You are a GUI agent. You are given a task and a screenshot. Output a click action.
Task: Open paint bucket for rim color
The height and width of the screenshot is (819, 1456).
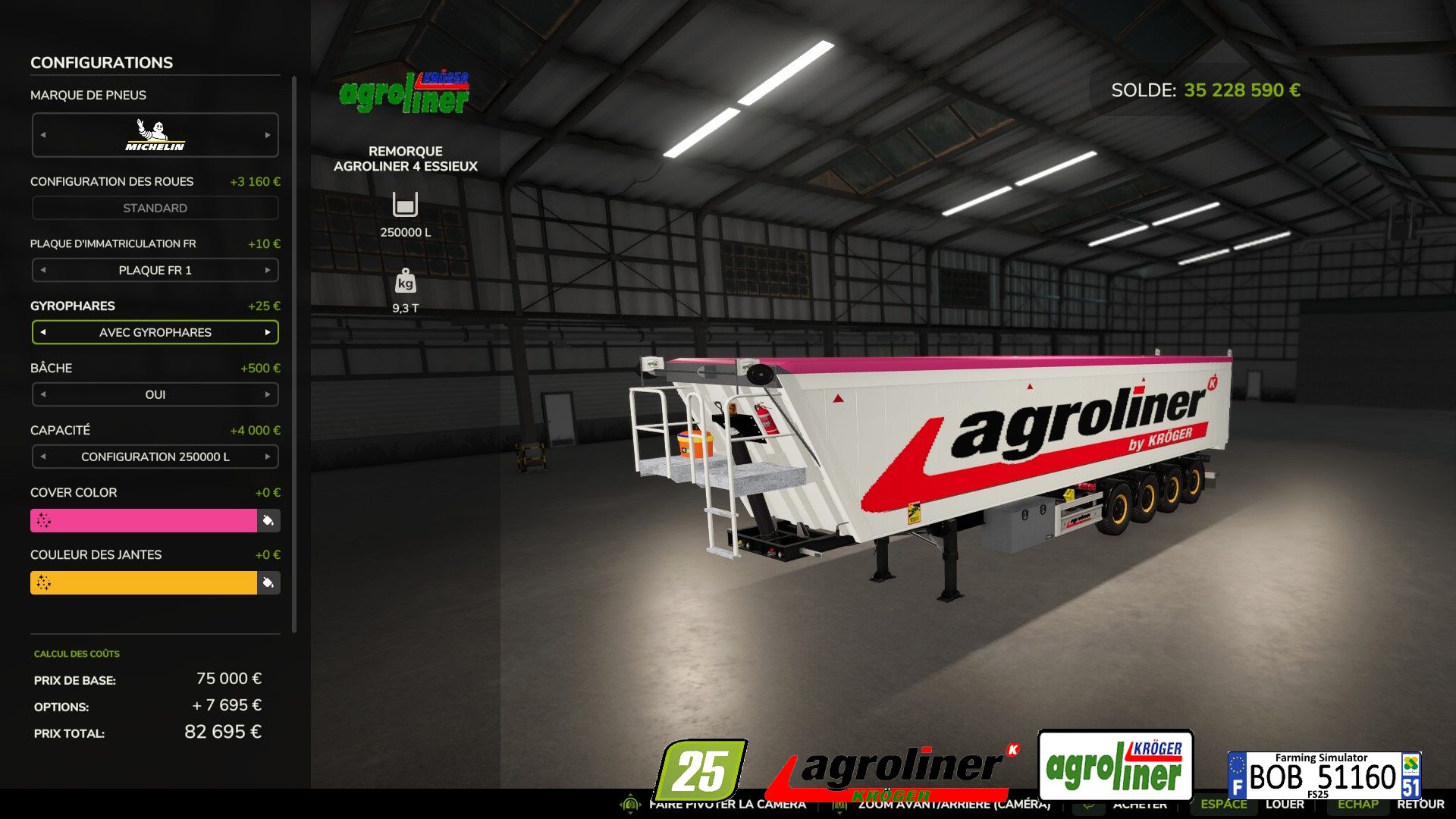268,582
